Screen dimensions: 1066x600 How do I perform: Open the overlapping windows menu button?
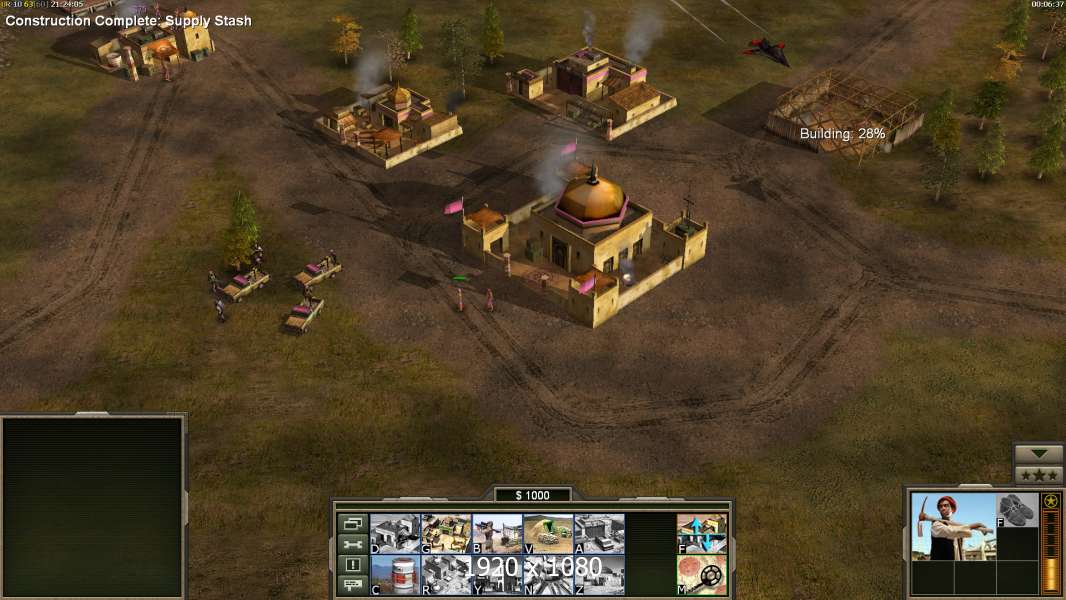tap(352, 523)
